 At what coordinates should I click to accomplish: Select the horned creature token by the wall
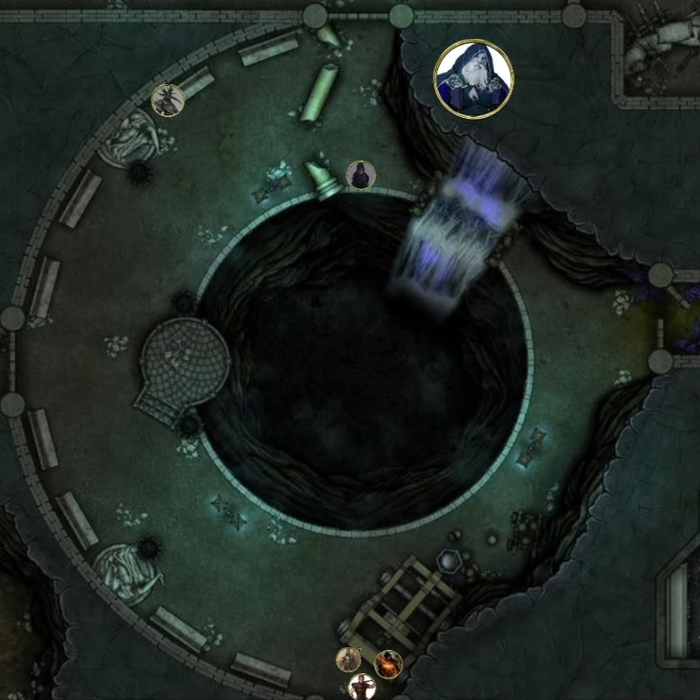coord(166,100)
